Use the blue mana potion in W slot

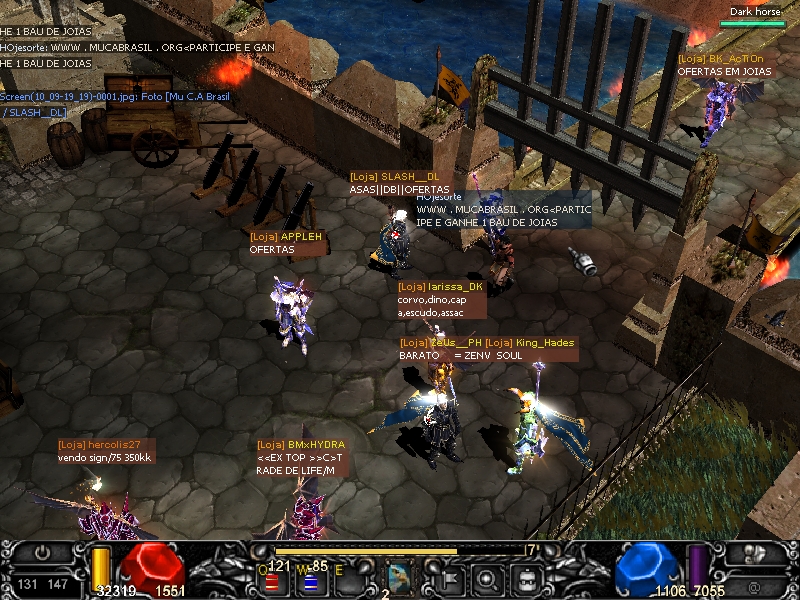click(x=310, y=579)
